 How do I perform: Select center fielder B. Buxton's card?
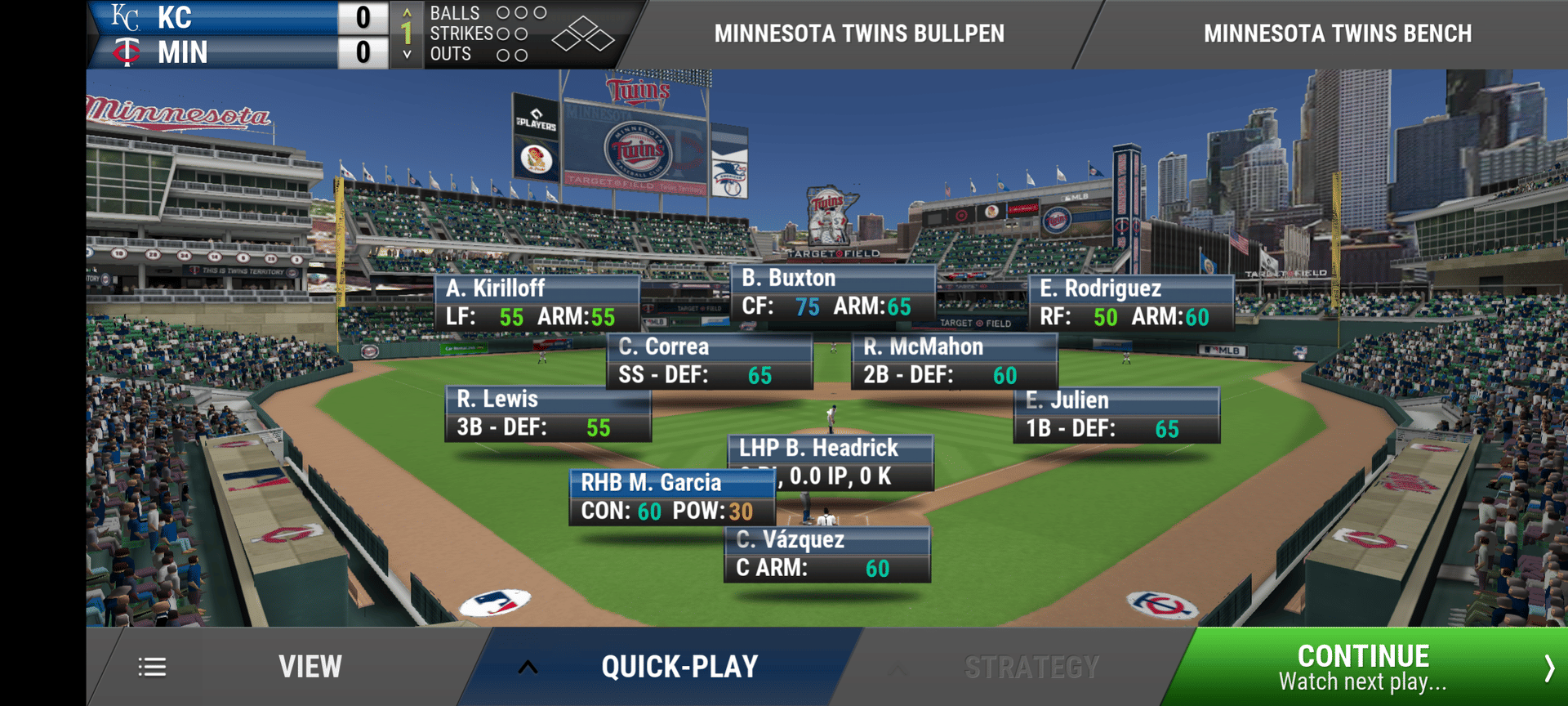coord(832,293)
